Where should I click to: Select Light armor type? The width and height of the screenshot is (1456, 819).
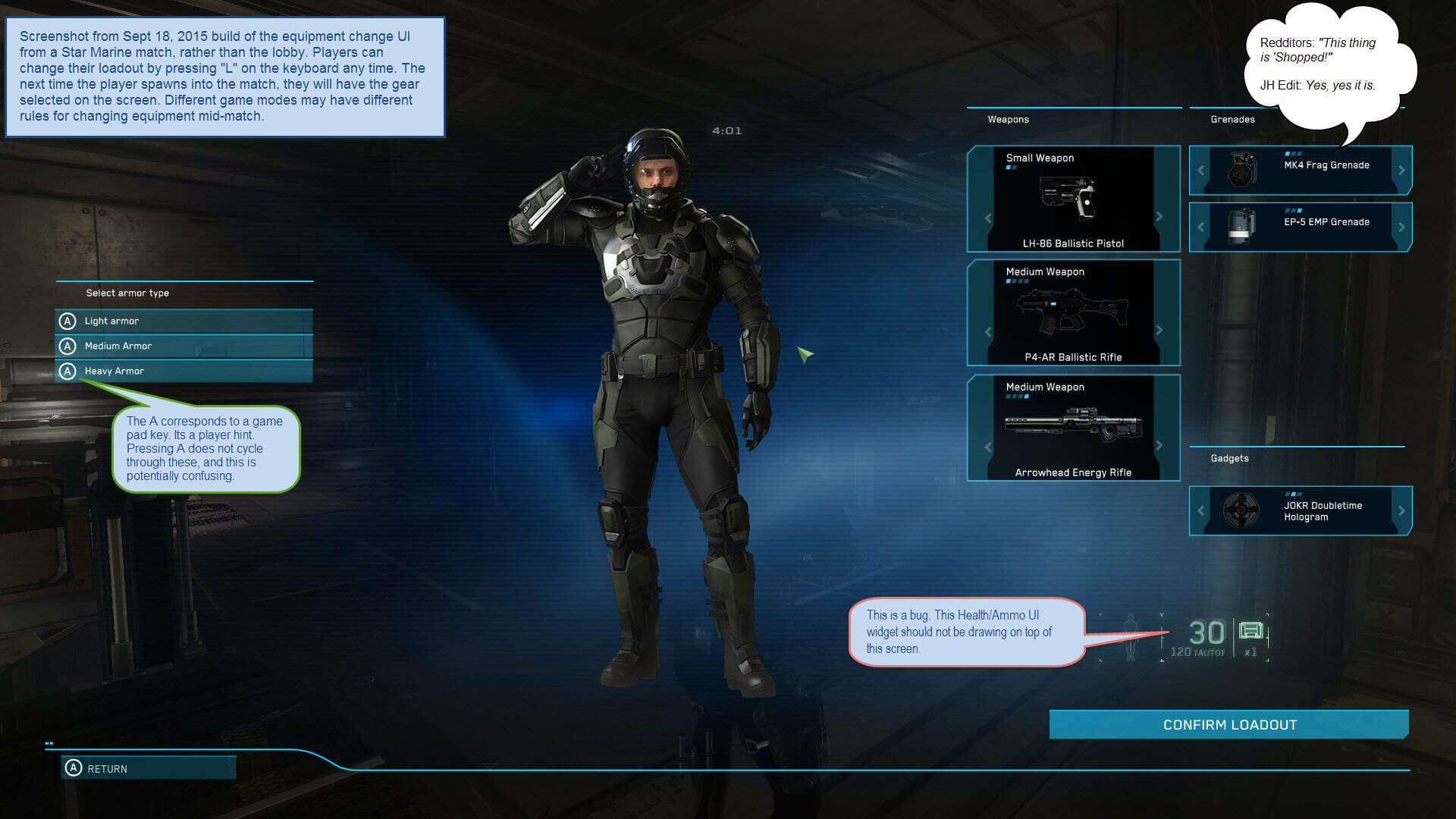[x=184, y=322]
